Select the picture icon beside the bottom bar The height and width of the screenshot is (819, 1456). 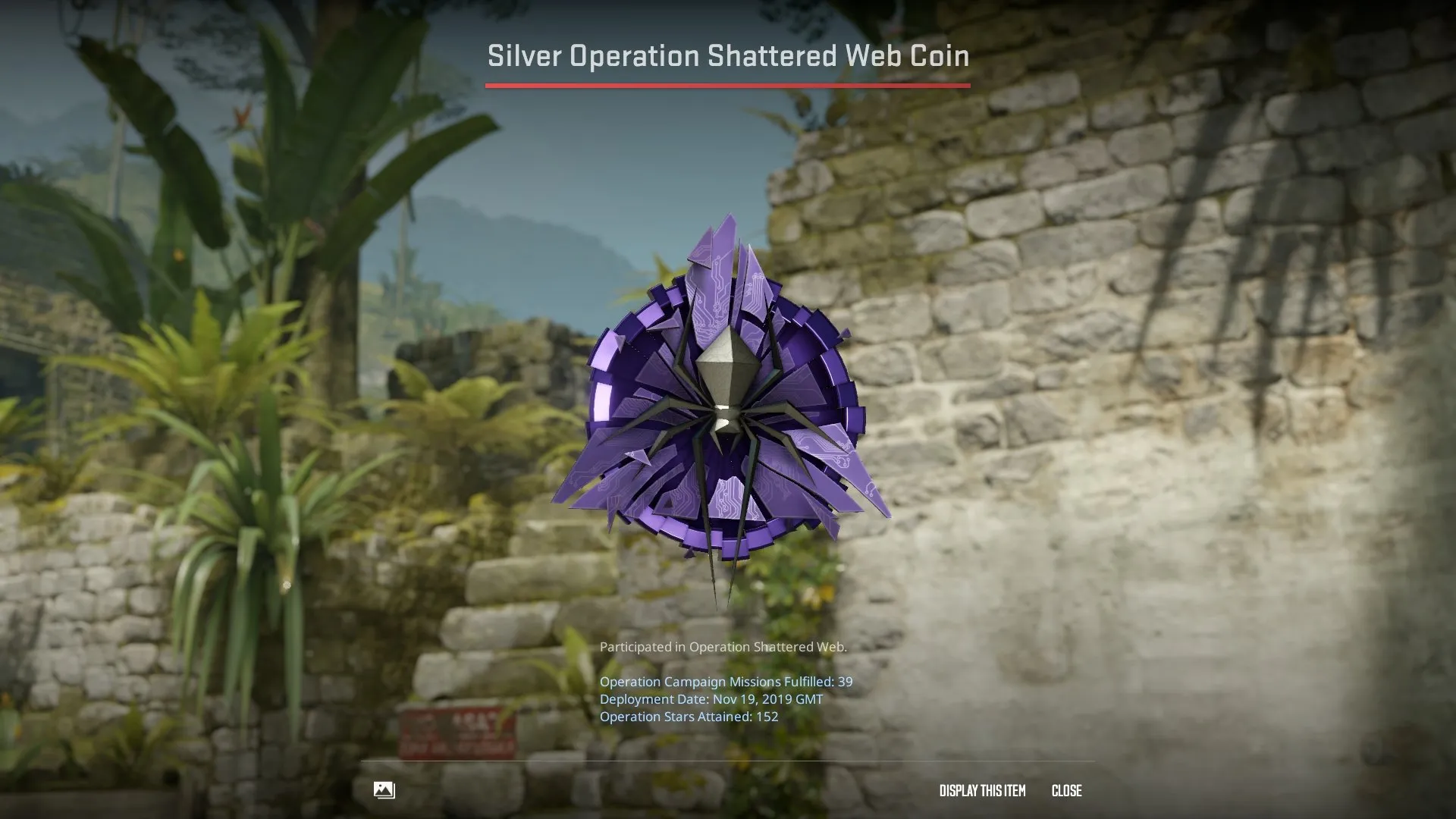[383, 790]
